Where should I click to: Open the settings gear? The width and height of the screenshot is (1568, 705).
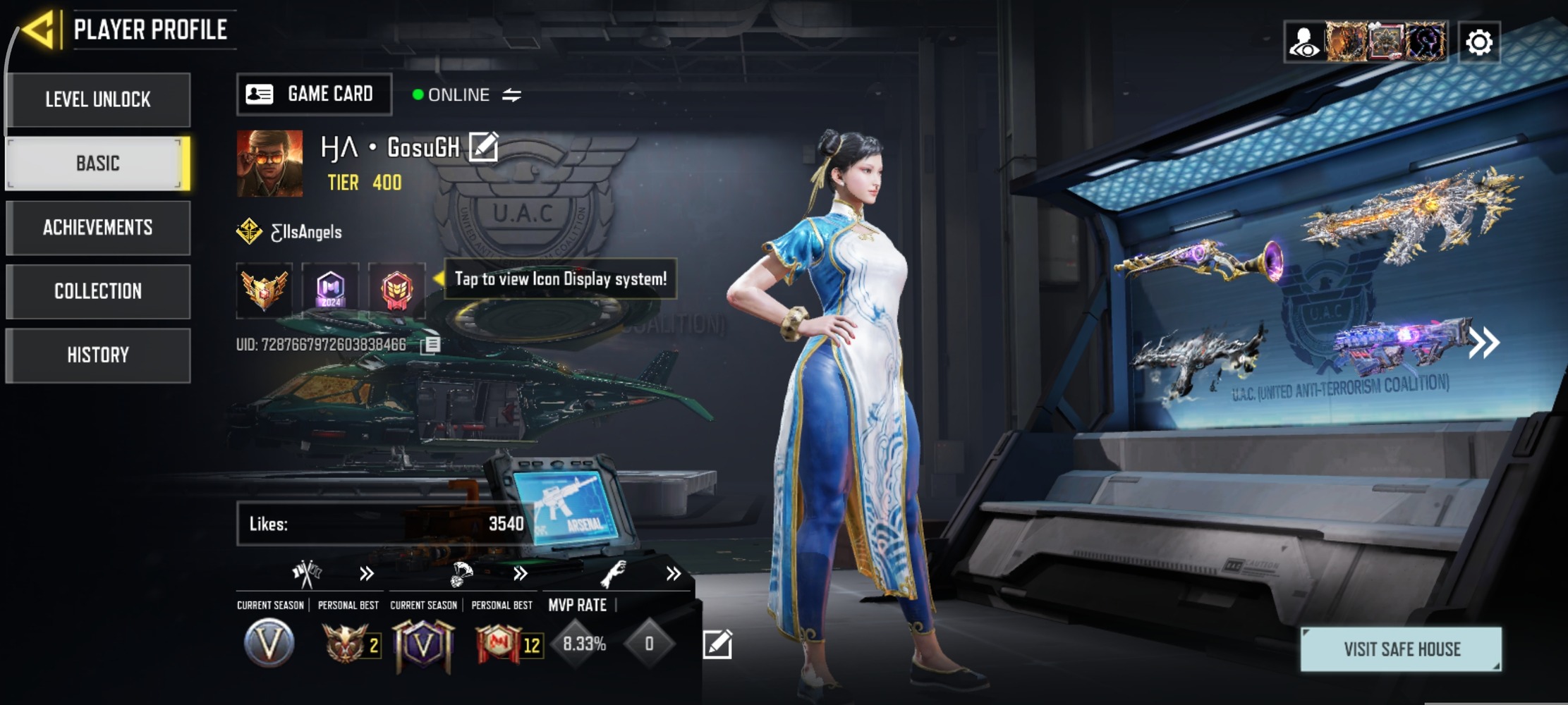click(1479, 42)
